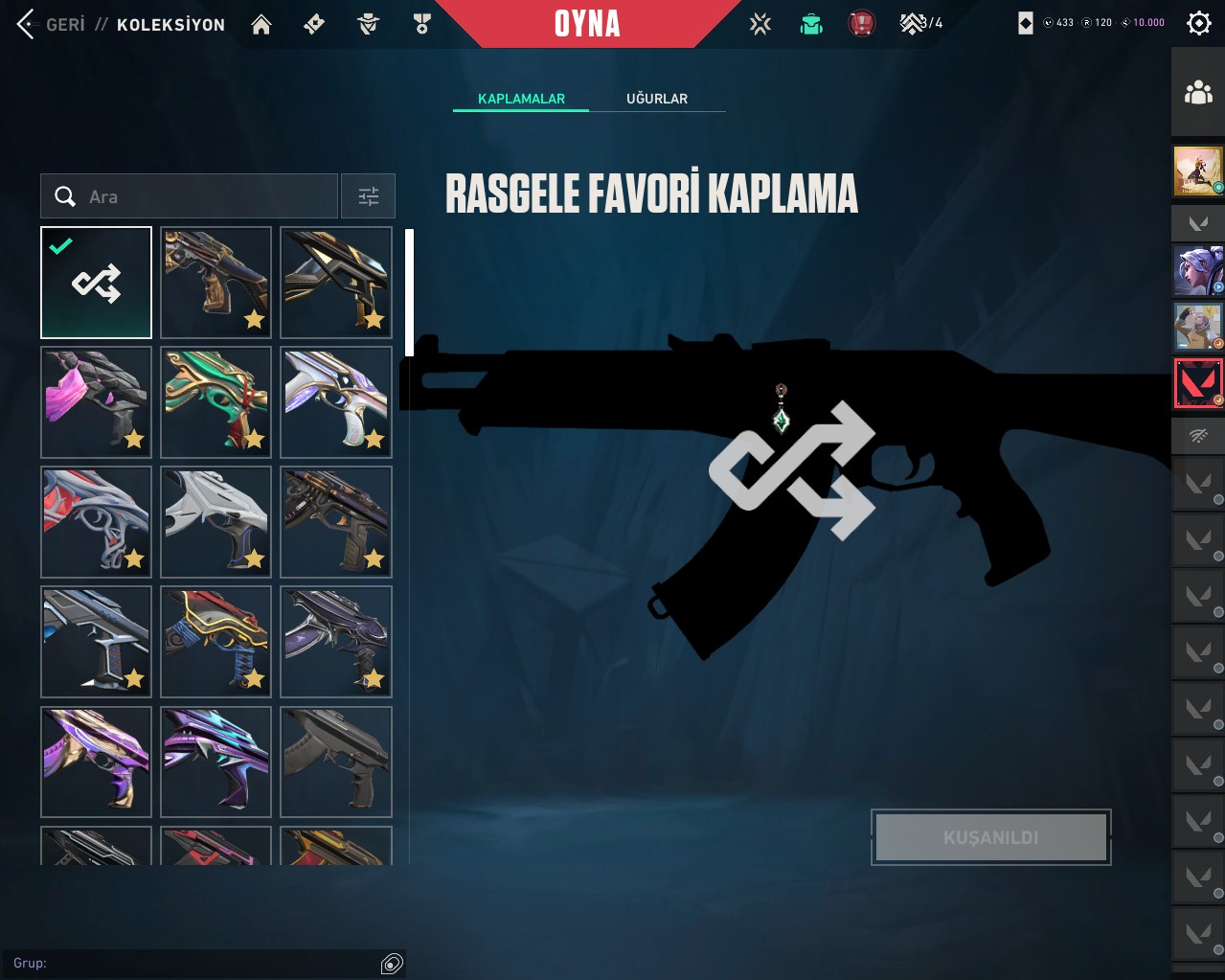Viewport: 1225px width, 980px height.
Task: Start matchmaking with the OYNA button
Action: click(x=587, y=24)
